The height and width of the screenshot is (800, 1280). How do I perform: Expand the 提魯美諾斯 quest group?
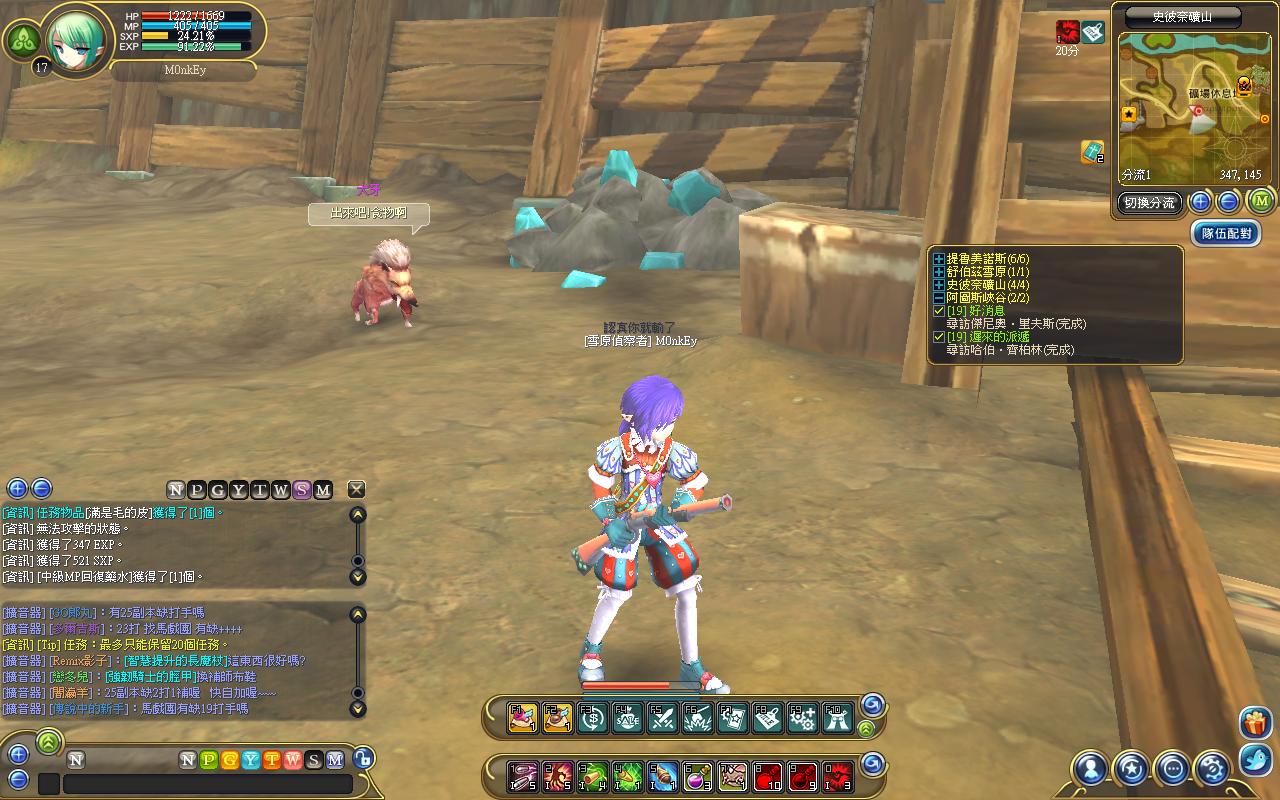point(939,259)
